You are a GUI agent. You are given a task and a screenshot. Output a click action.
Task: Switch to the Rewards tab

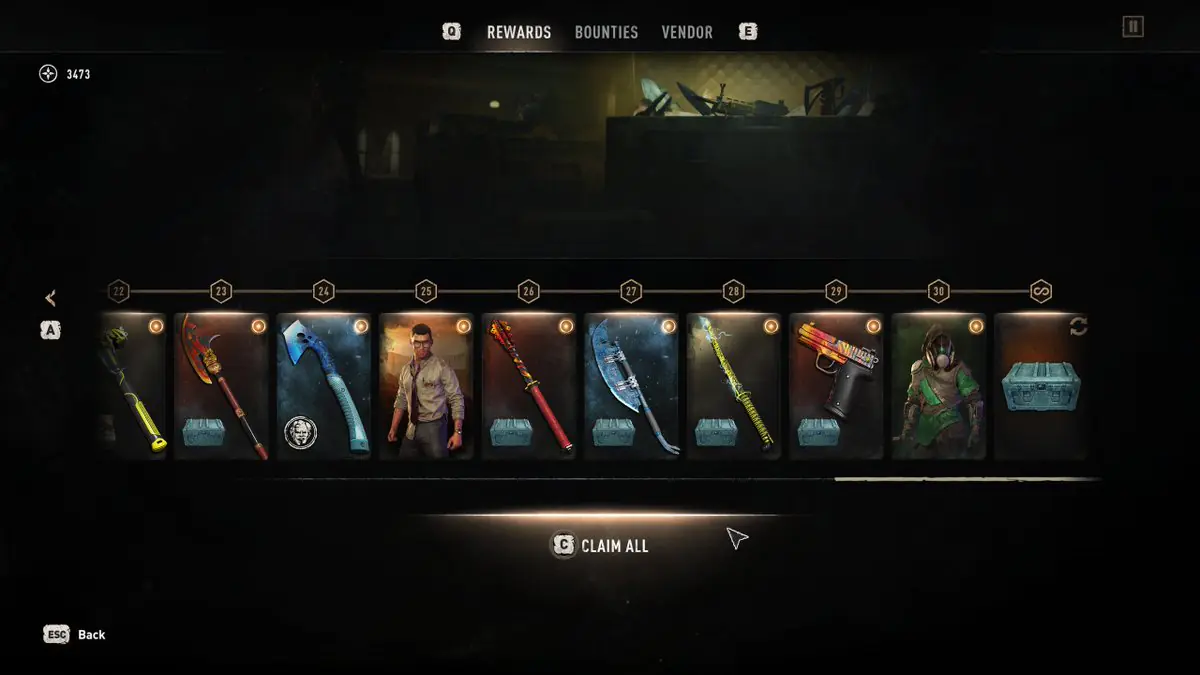point(518,32)
